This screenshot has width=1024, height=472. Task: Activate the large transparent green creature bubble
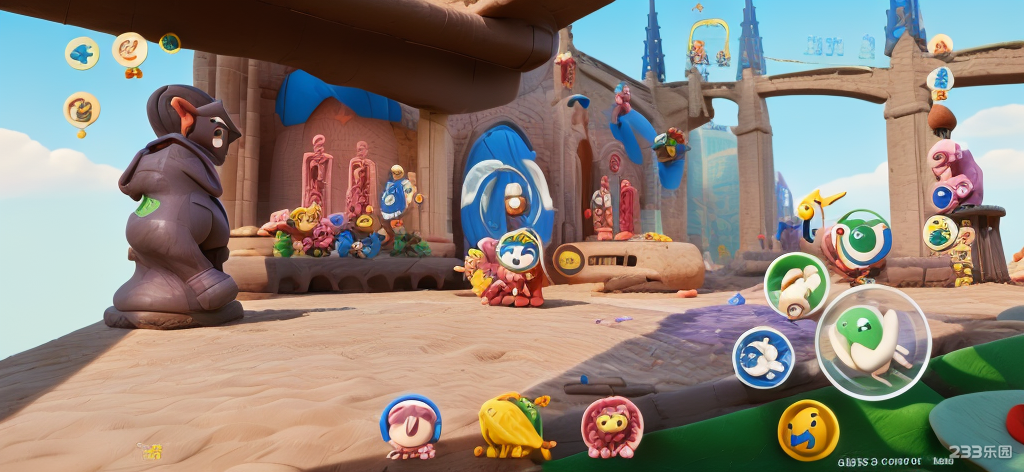tap(873, 342)
